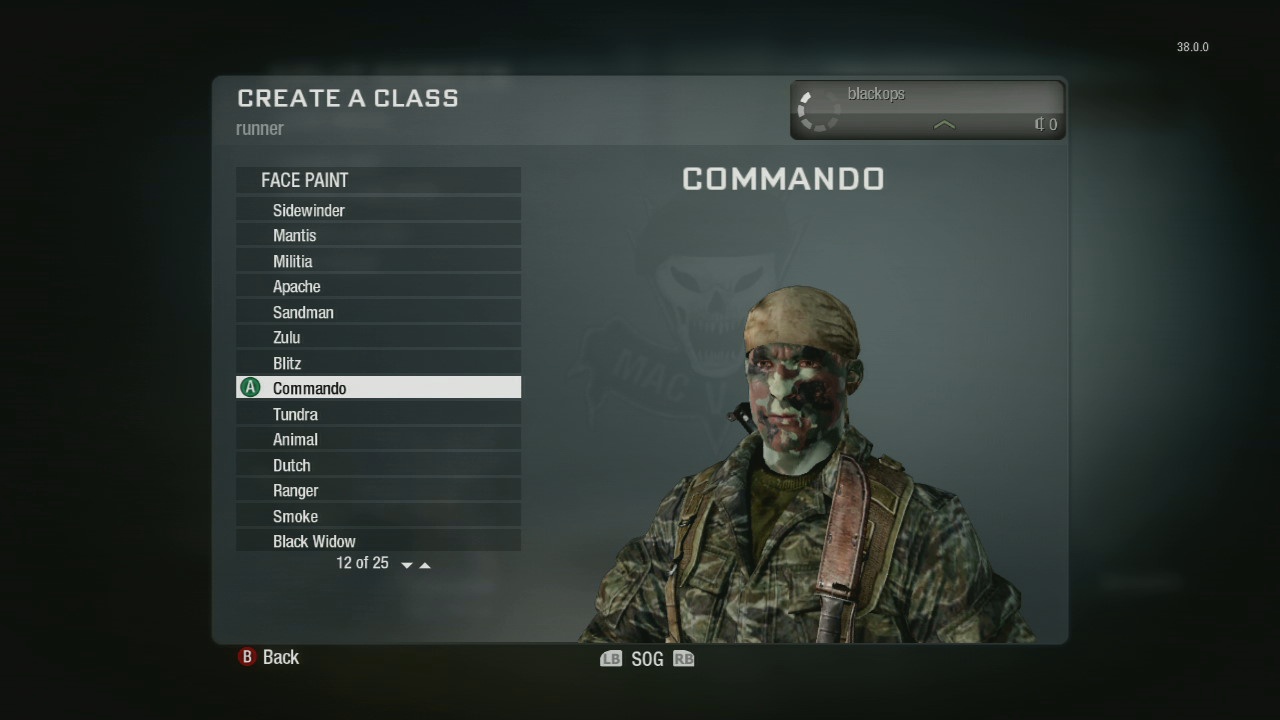Pick the Tundra face paint

[x=296, y=414]
